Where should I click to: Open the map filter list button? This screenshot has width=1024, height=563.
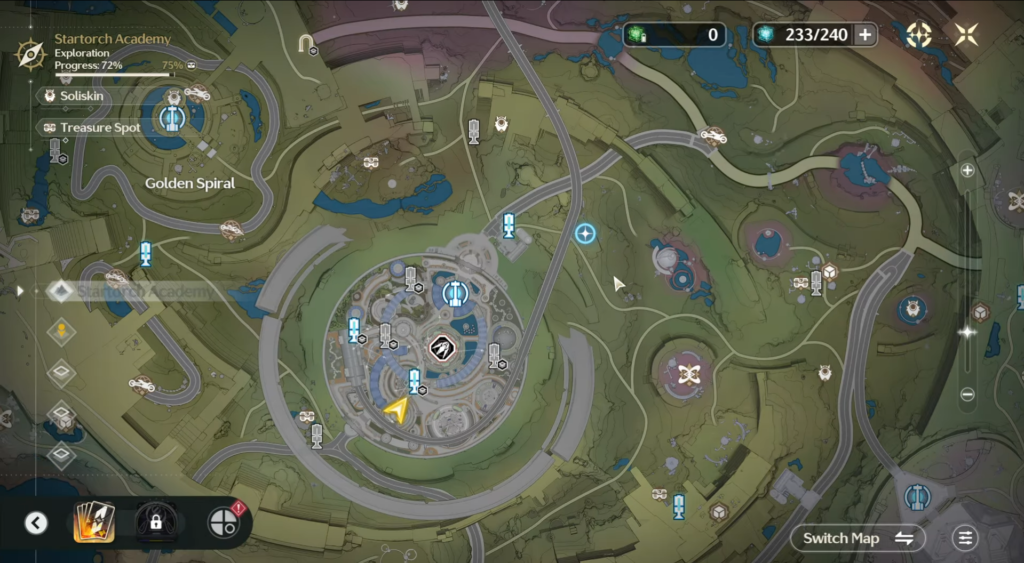coord(964,538)
